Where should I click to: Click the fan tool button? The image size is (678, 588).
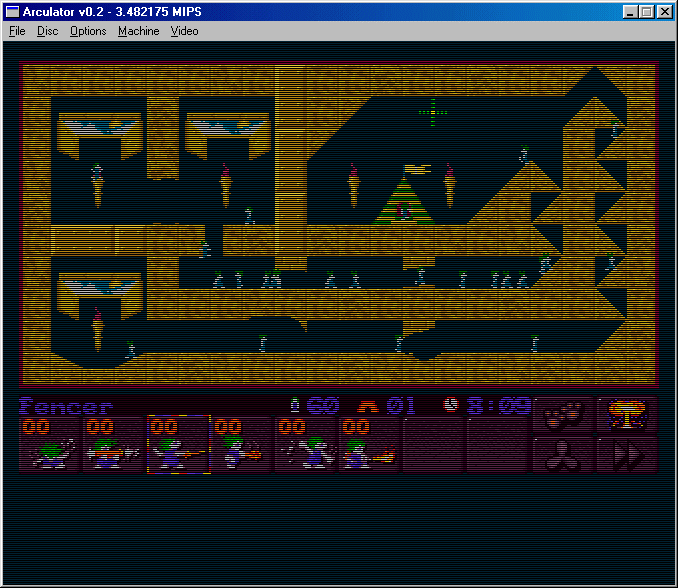[563, 454]
